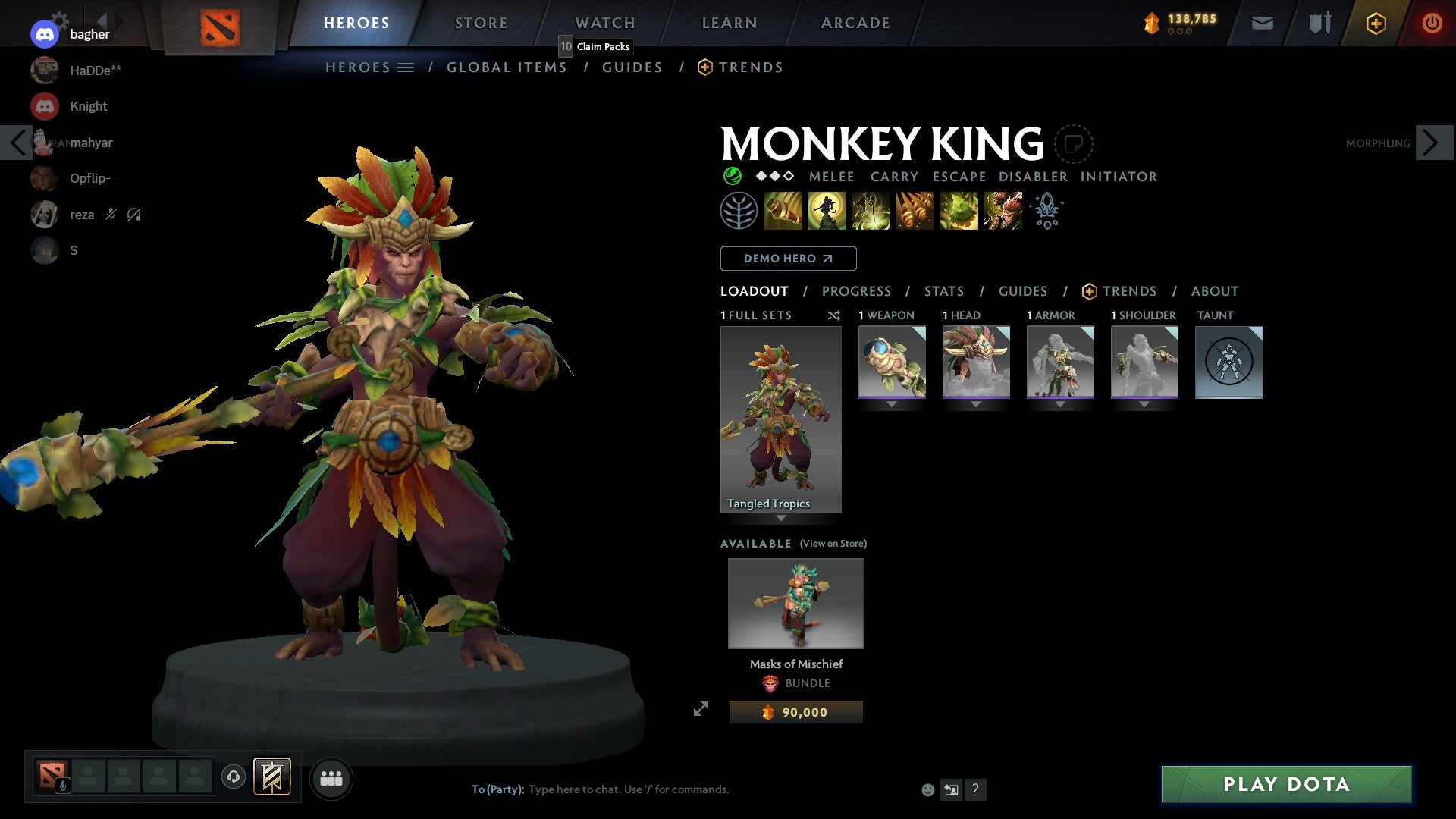Image resolution: width=1456 pixels, height=819 pixels.
Task: Open the STORE menu item
Action: click(x=481, y=23)
